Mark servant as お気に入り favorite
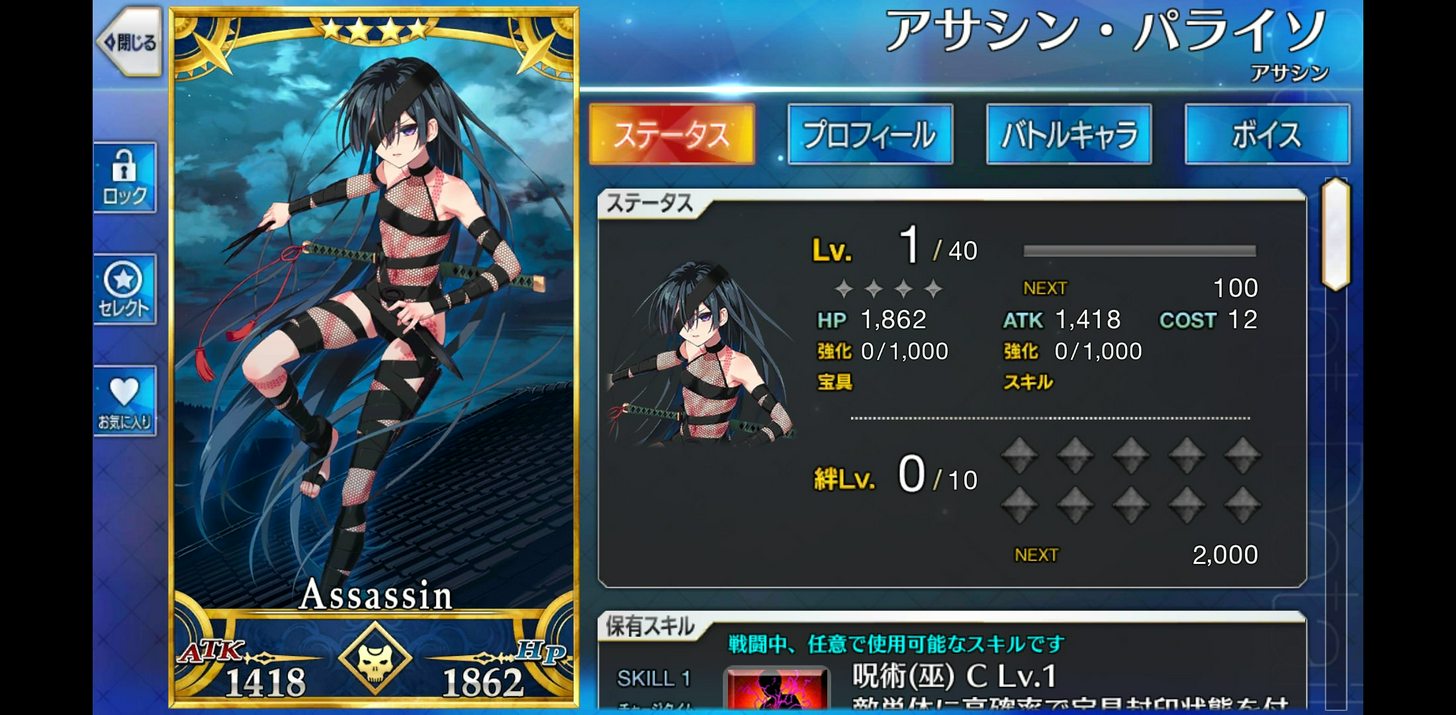 [125, 401]
